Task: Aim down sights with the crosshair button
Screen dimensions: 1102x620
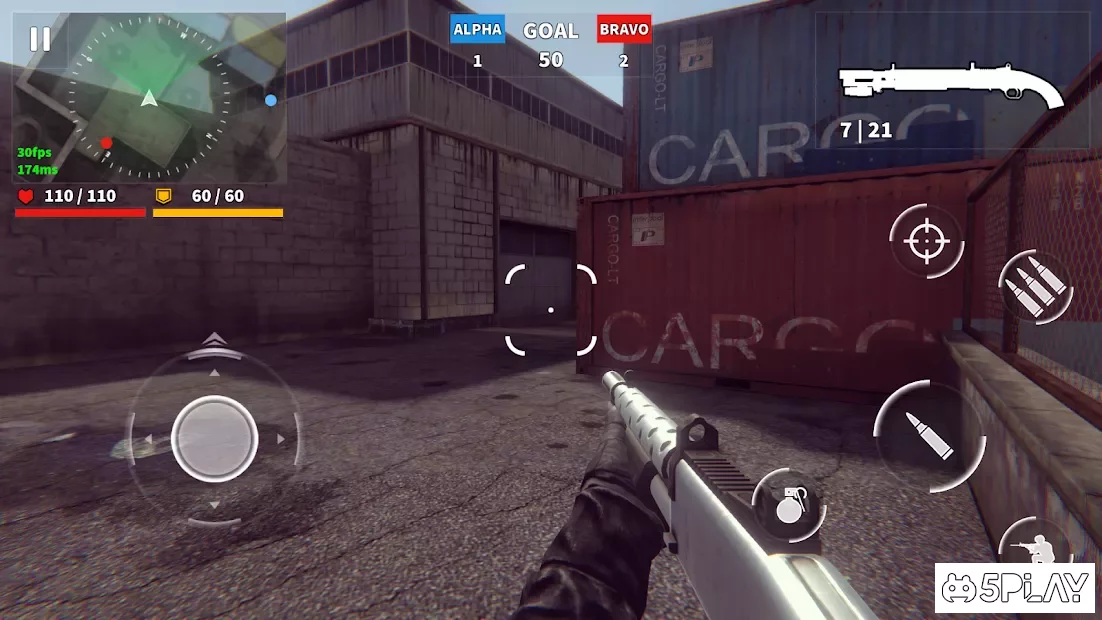Action: [x=926, y=241]
